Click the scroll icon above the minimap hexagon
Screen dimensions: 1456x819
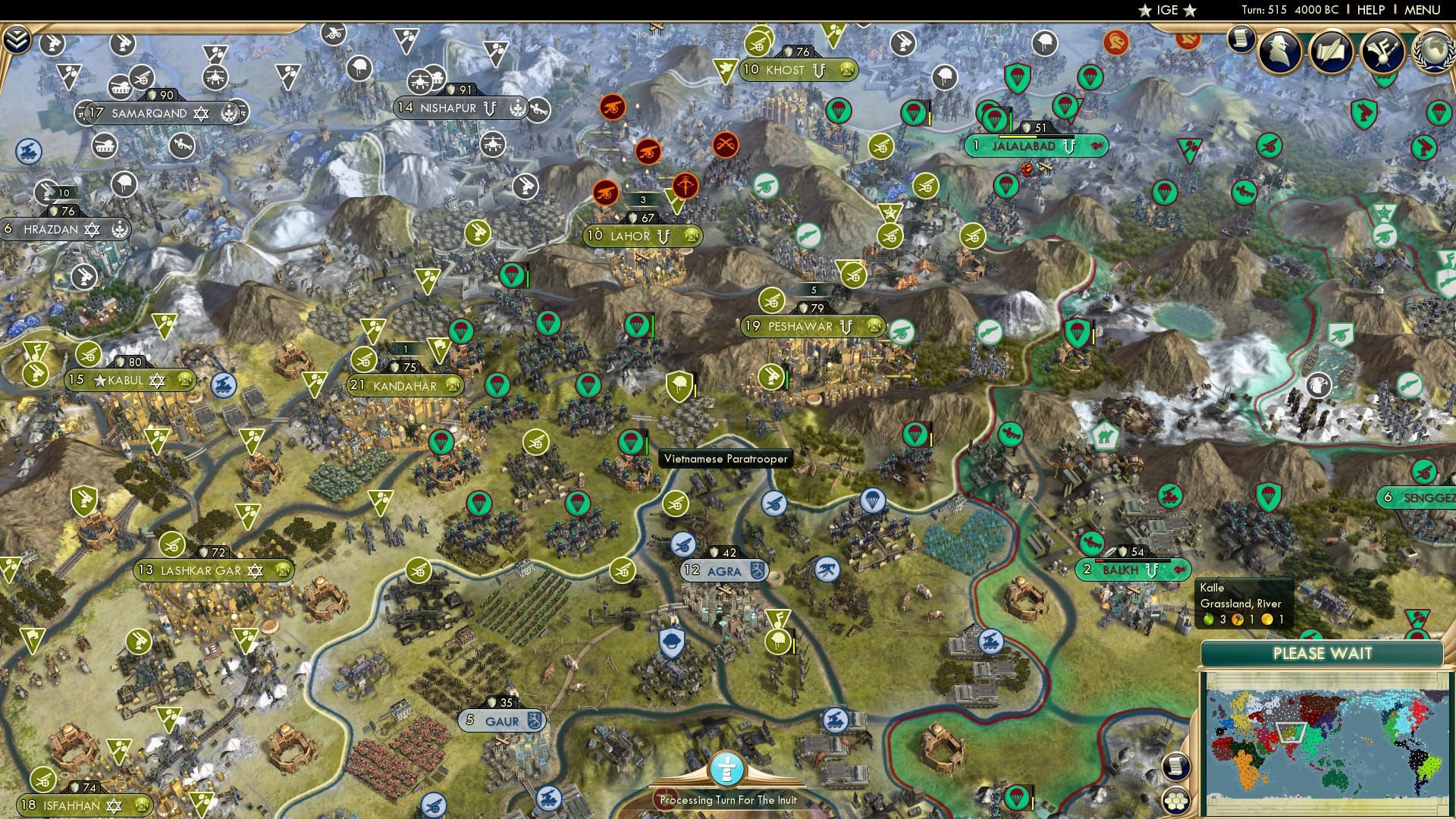pos(1177,767)
